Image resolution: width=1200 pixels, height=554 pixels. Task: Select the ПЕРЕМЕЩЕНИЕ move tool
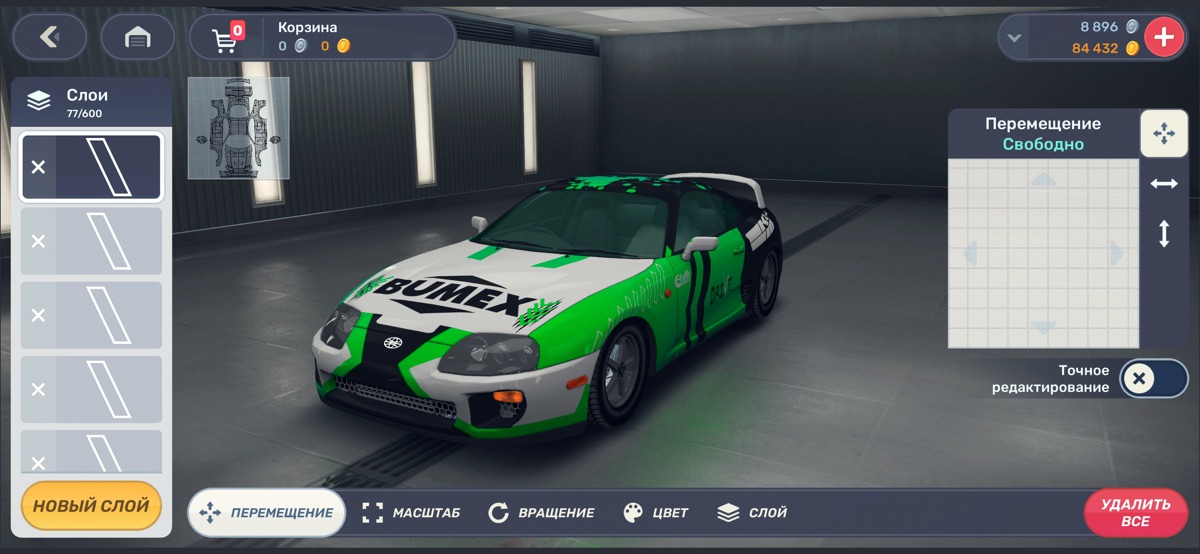pyautogui.click(x=267, y=513)
